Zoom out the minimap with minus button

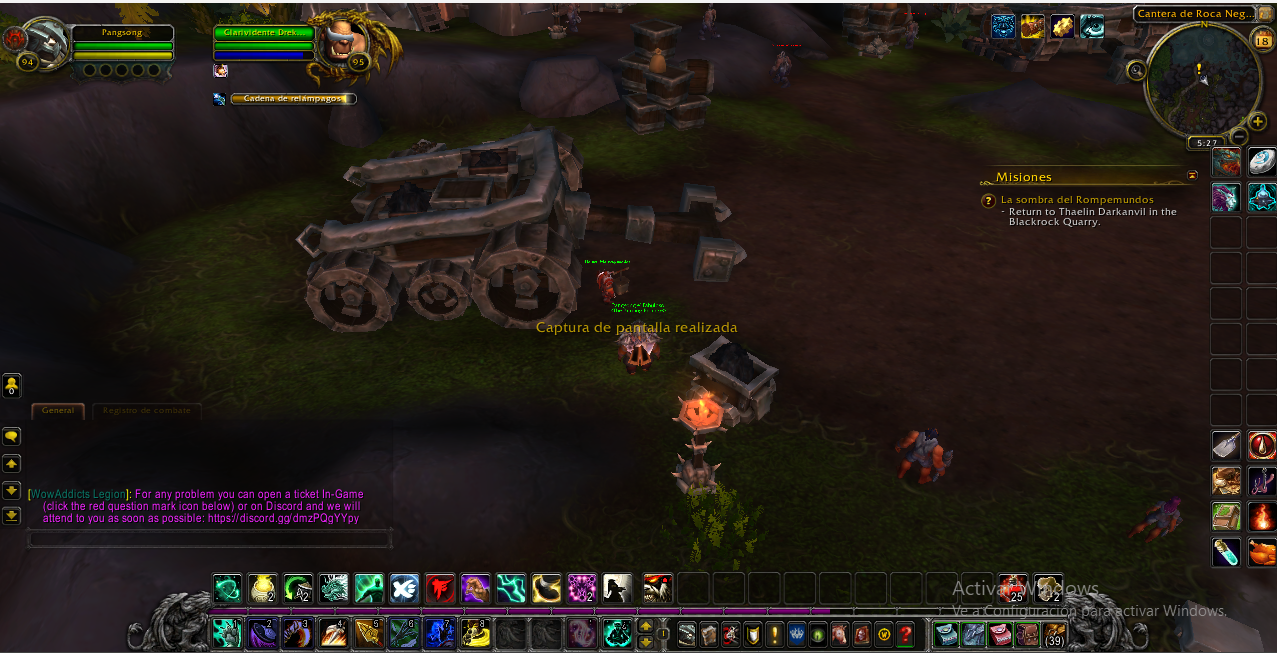pos(1238,136)
